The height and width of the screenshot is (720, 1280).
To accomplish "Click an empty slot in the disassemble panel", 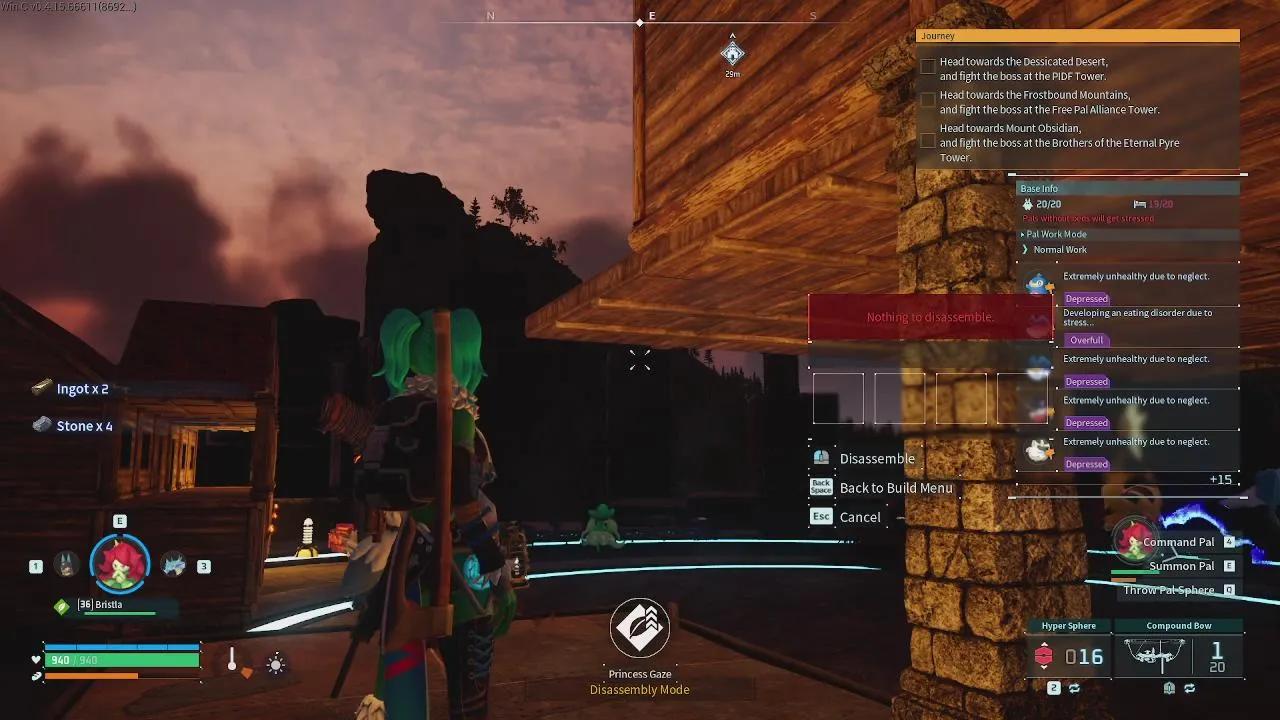I will [838, 398].
